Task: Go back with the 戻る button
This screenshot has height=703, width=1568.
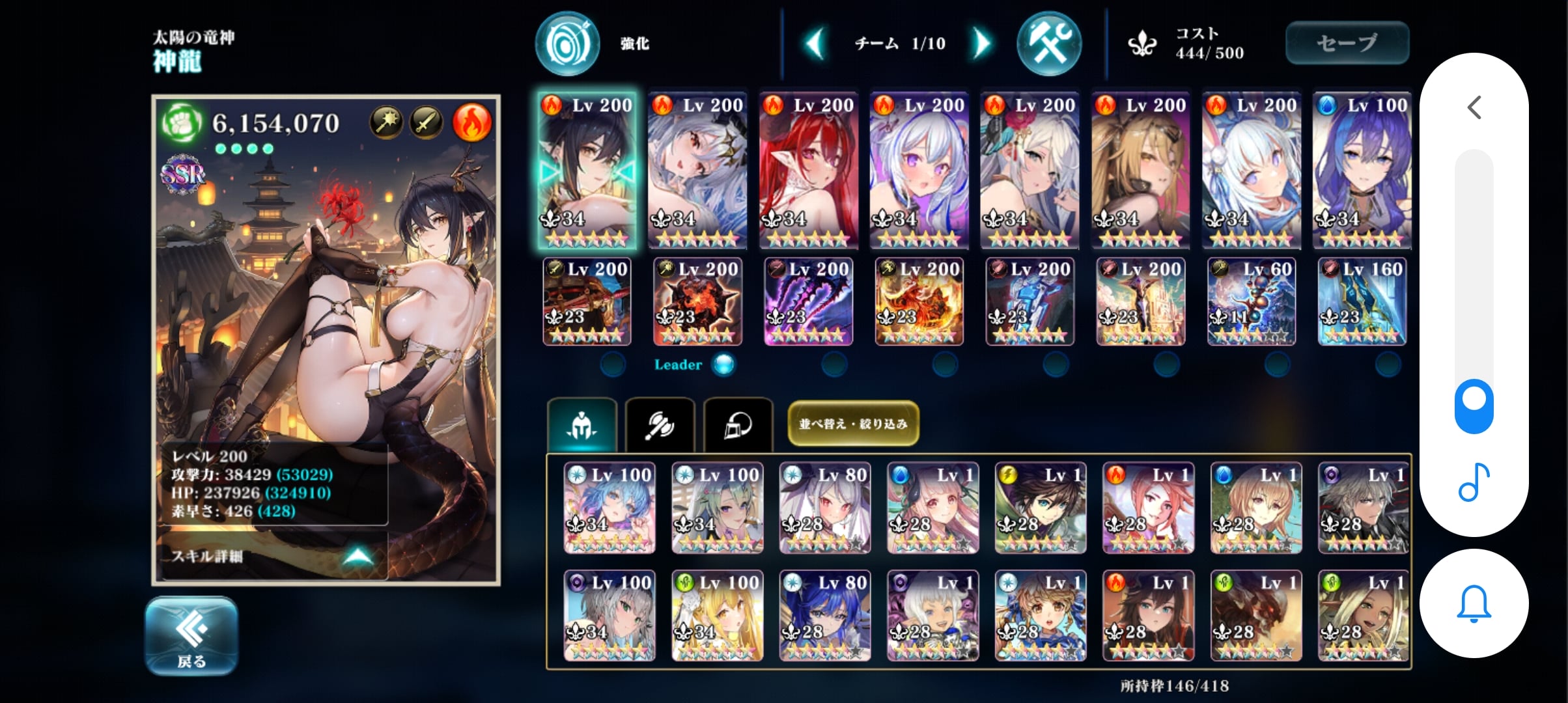Action: [191, 636]
